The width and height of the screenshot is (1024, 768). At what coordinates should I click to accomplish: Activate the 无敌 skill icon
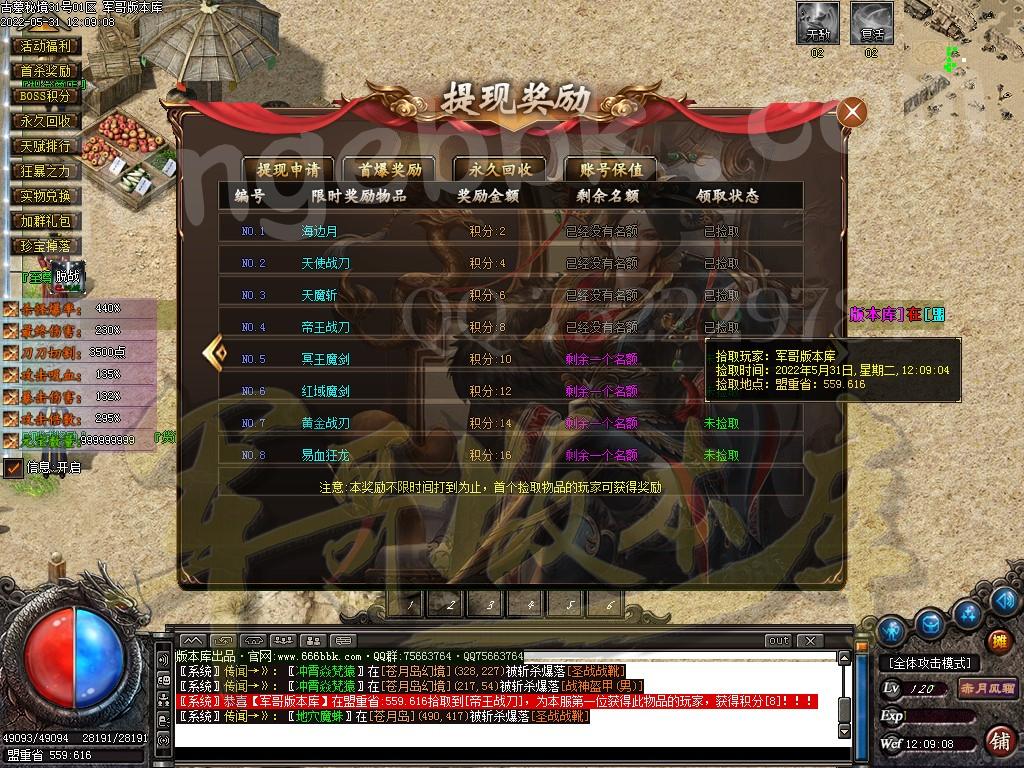817,22
